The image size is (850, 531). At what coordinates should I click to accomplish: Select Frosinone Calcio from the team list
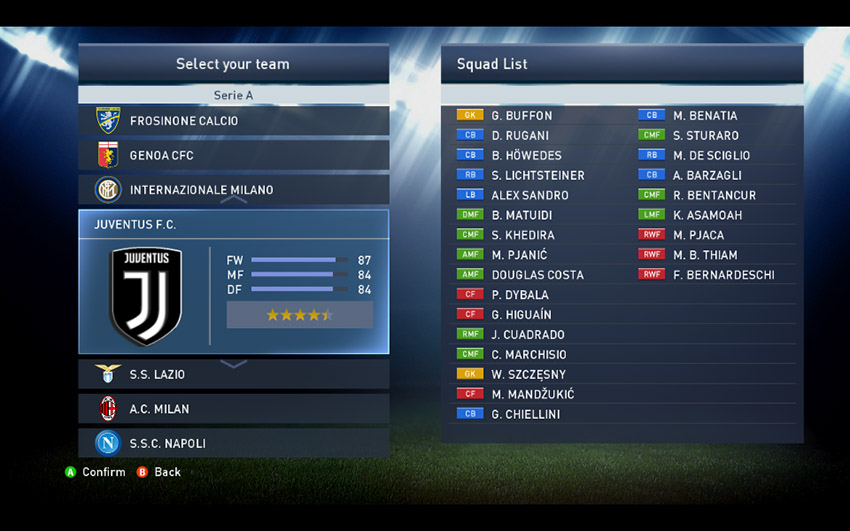coord(233,121)
